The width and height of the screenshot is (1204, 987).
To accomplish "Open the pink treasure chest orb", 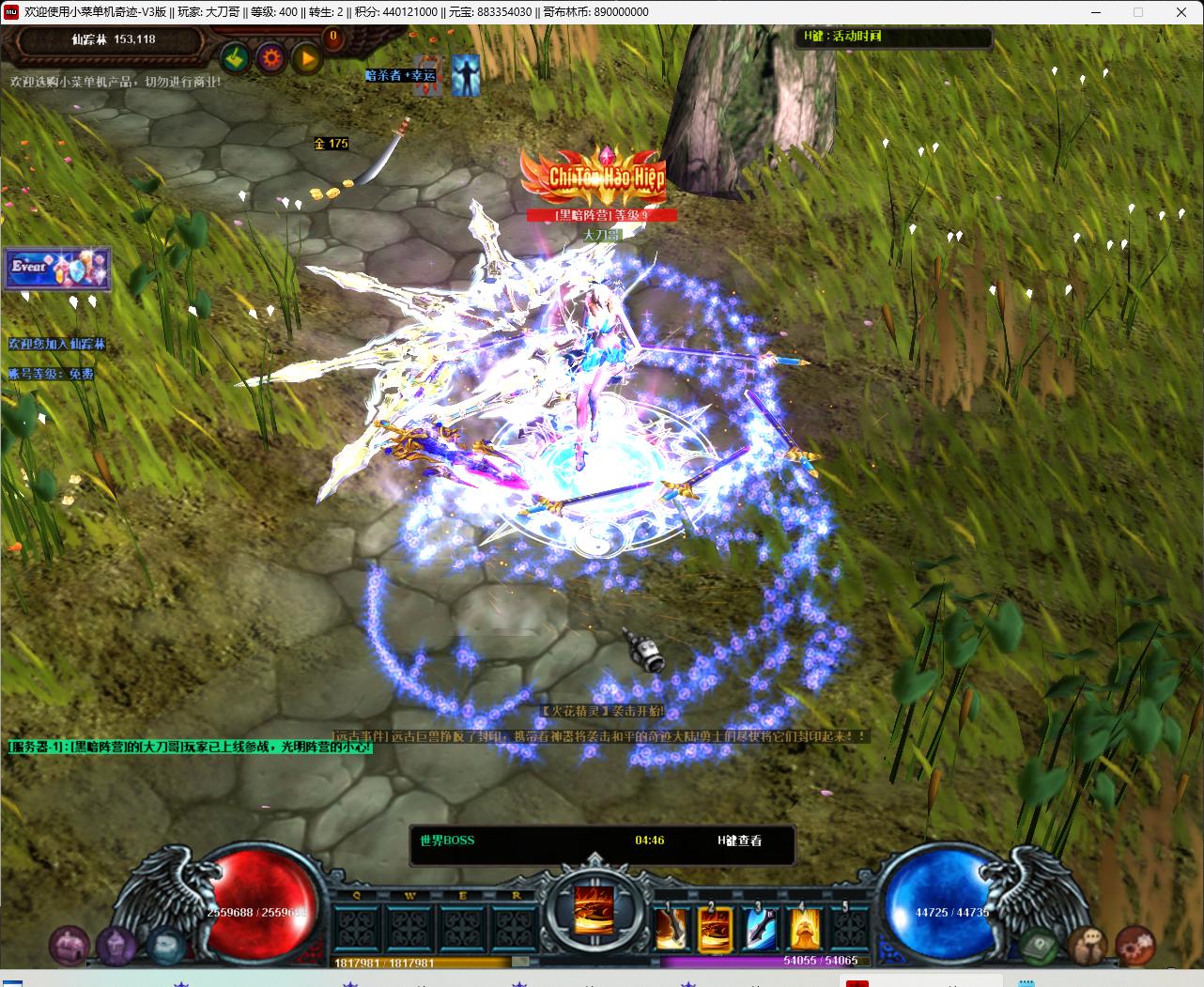I will coord(68,945).
